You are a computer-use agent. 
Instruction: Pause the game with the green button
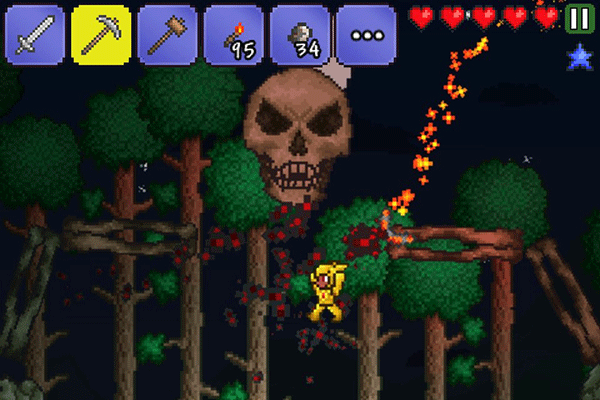pyautogui.click(x=578, y=17)
